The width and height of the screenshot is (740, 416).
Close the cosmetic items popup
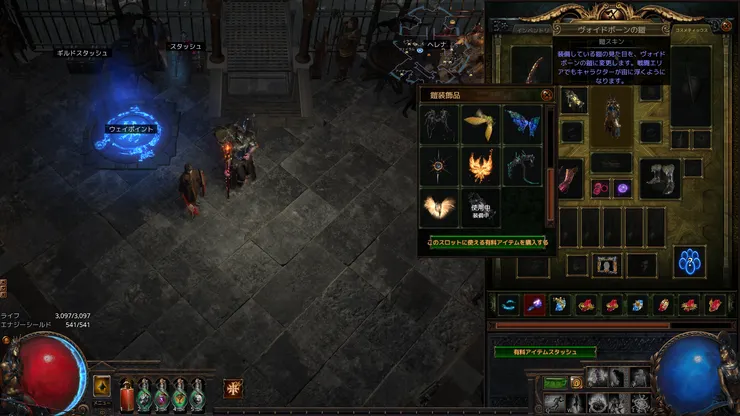coord(546,95)
